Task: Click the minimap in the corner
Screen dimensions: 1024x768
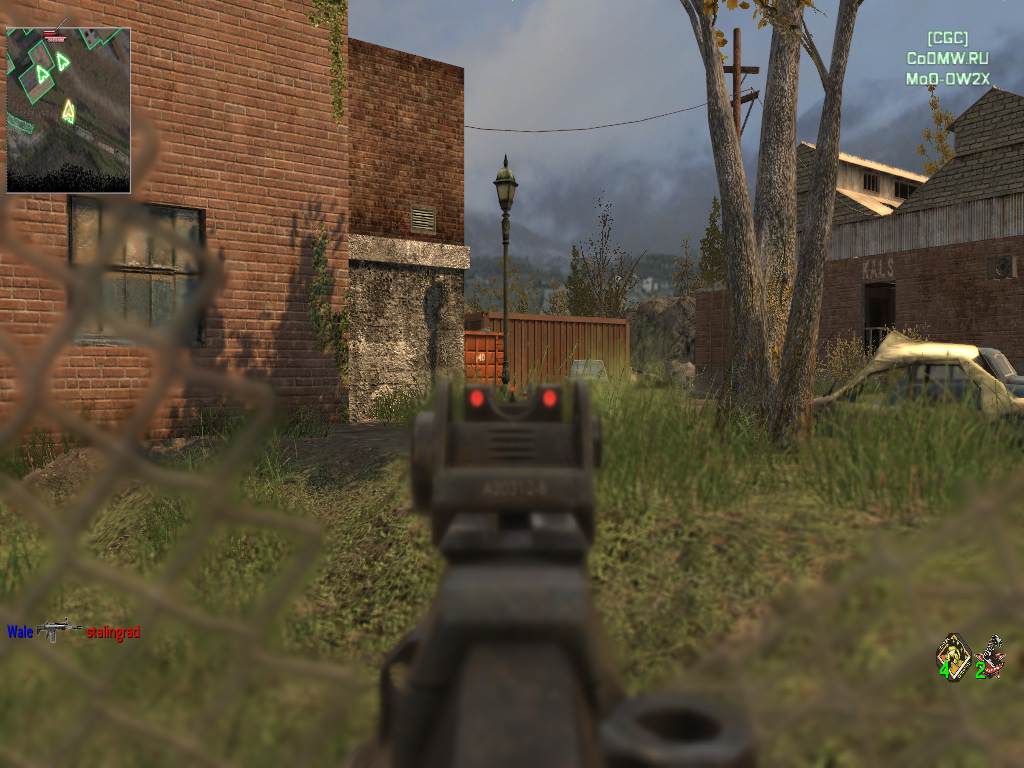Action: 68,110
